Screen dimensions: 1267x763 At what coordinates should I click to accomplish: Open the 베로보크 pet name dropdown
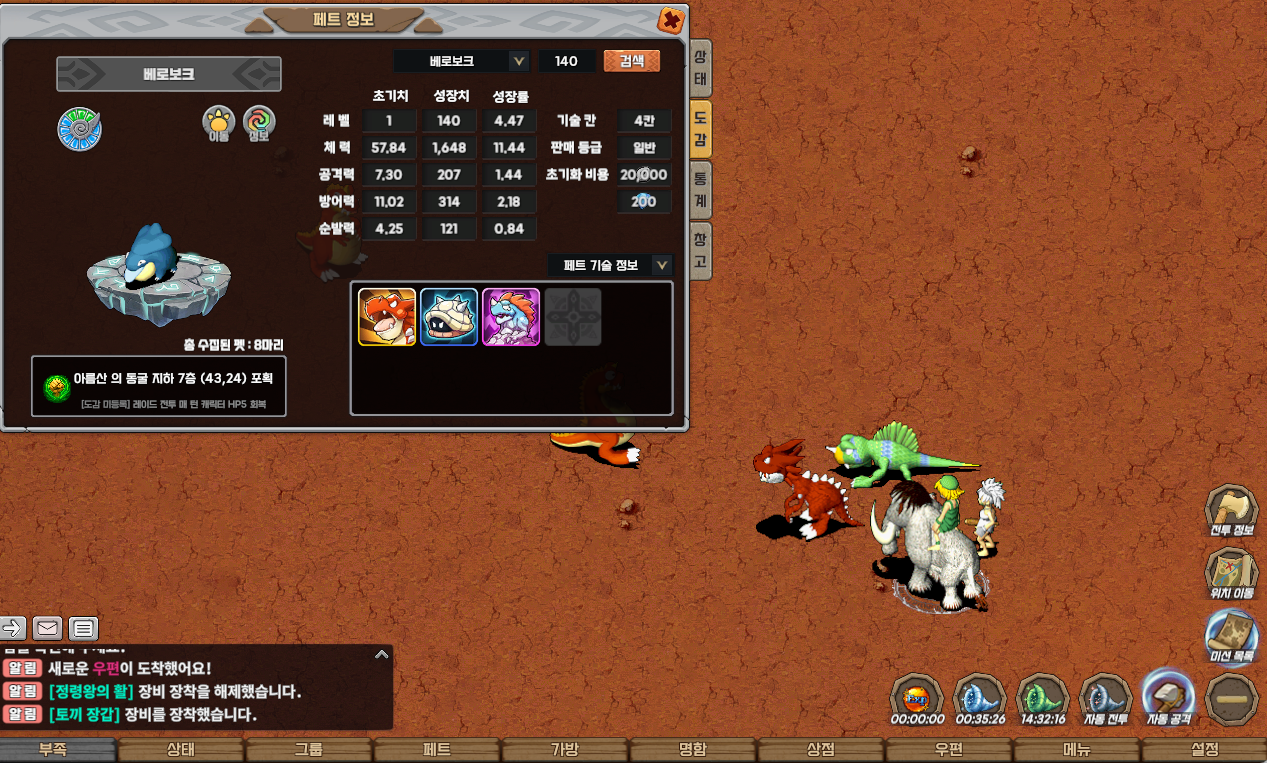point(518,61)
